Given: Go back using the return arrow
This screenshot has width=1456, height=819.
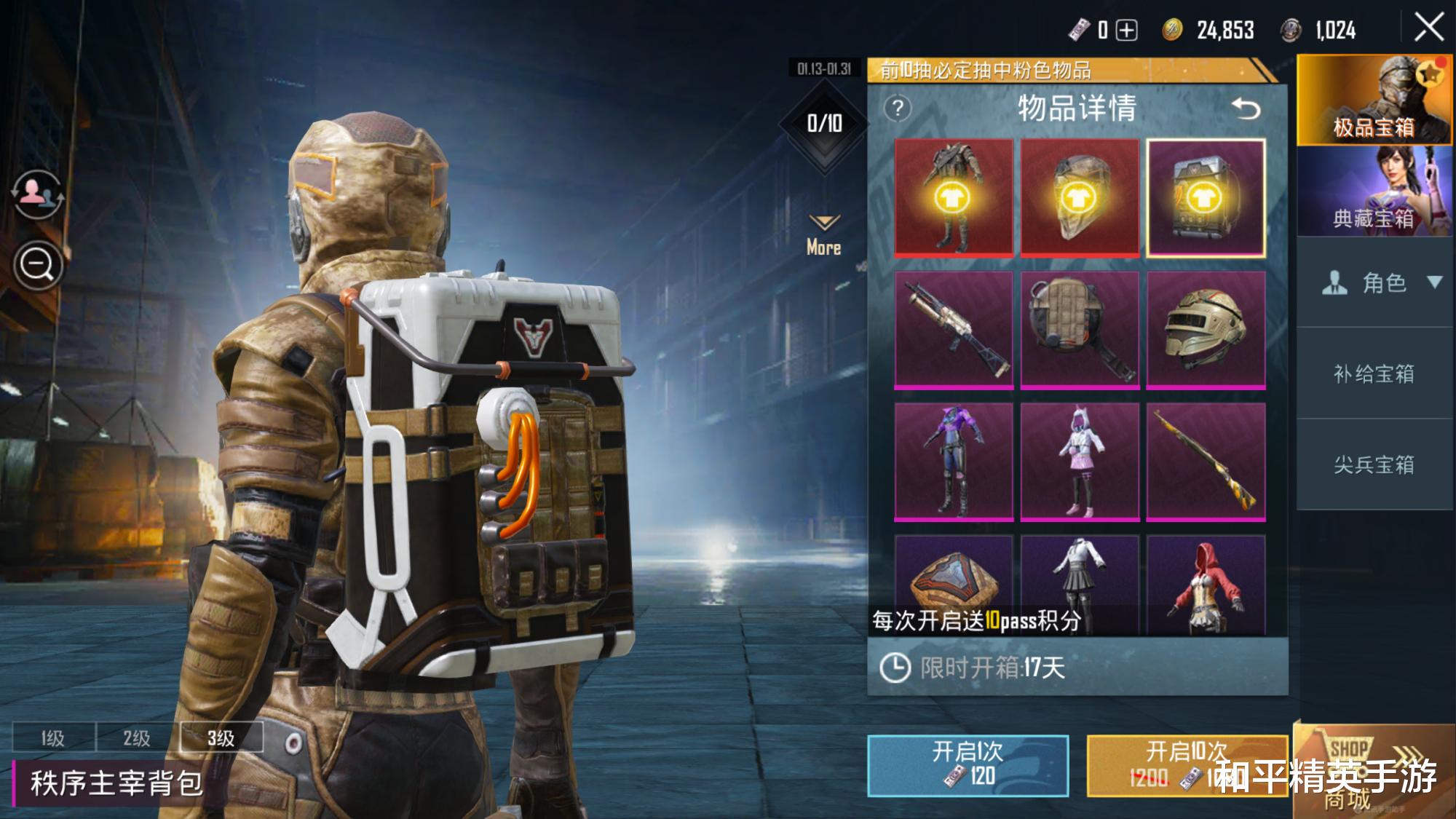Looking at the screenshot, I should click(1246, 109).
